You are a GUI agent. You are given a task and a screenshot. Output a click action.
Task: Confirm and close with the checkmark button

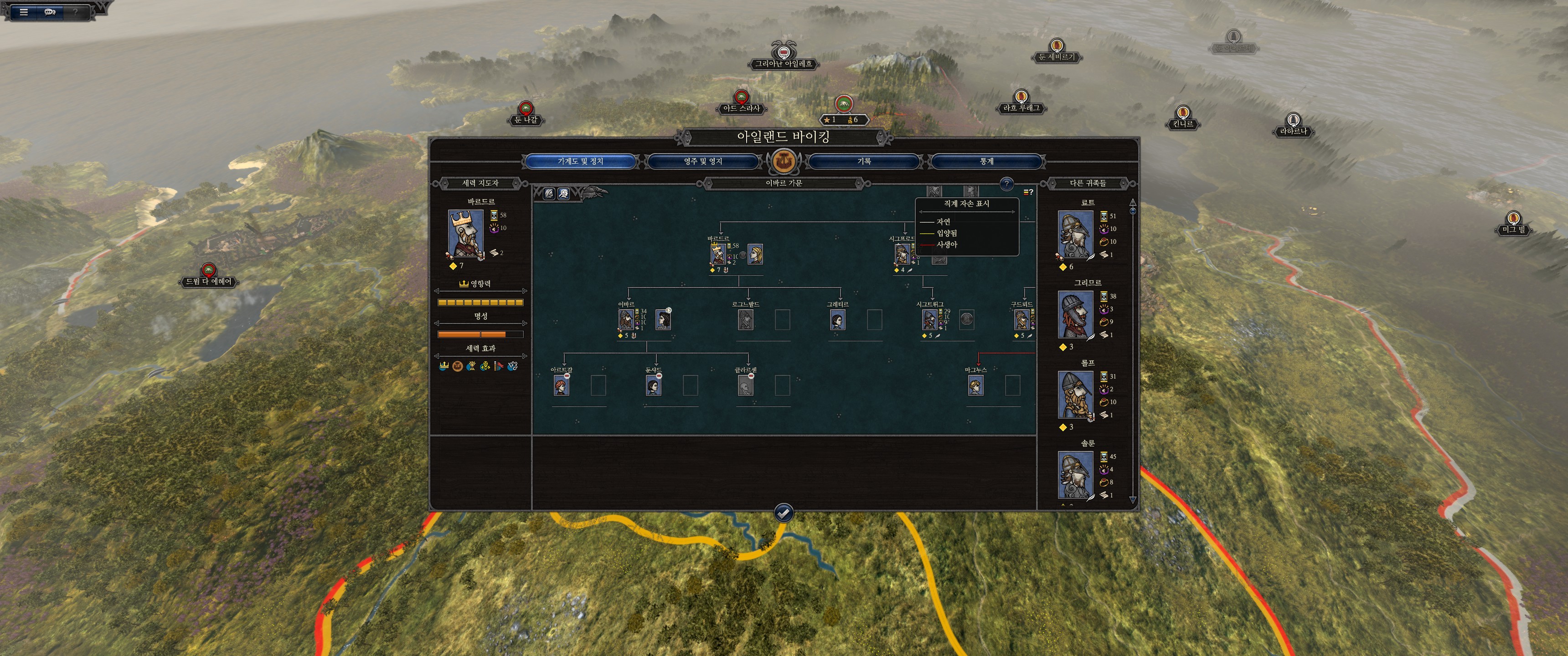(x=784, y=513)
